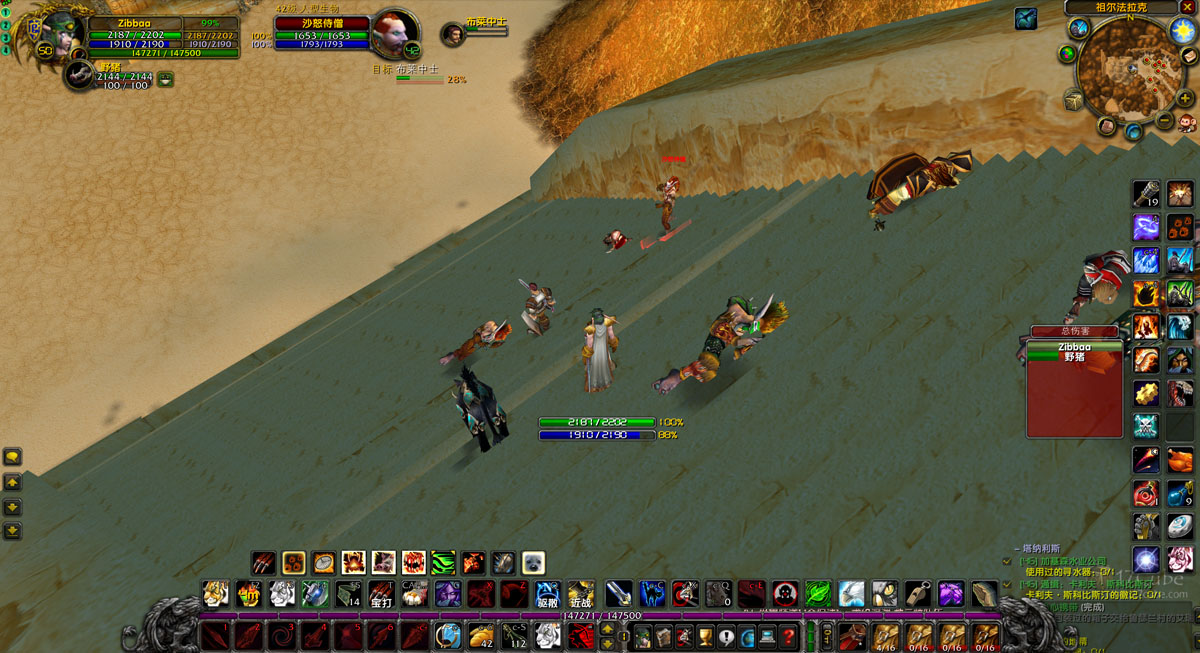Activate the green tiger stripes pet-bar ability
This screenshot has width=1200, height=653.
[x=443, y=563]
